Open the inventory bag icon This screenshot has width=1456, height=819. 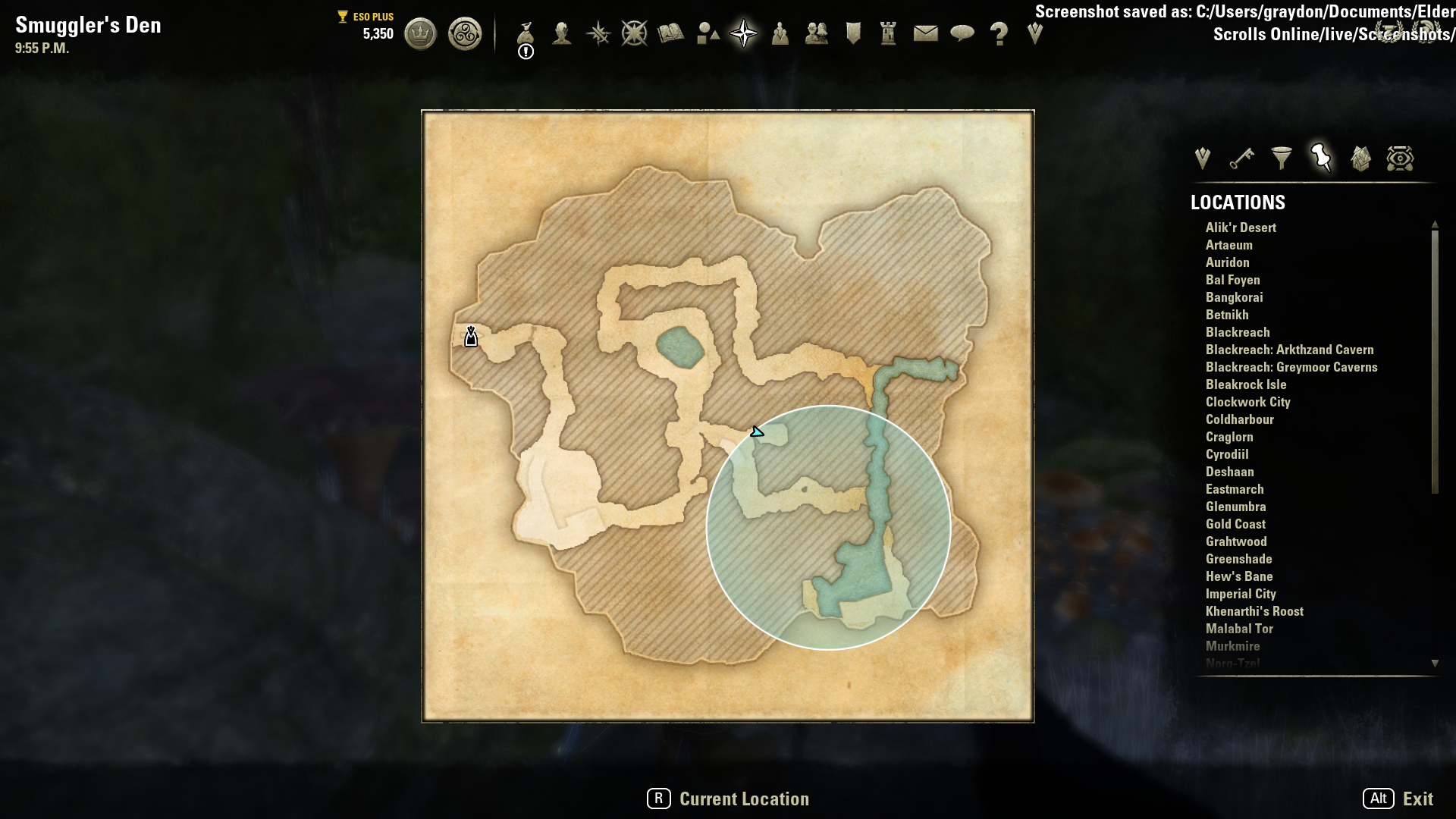click(x=526, y=33)
